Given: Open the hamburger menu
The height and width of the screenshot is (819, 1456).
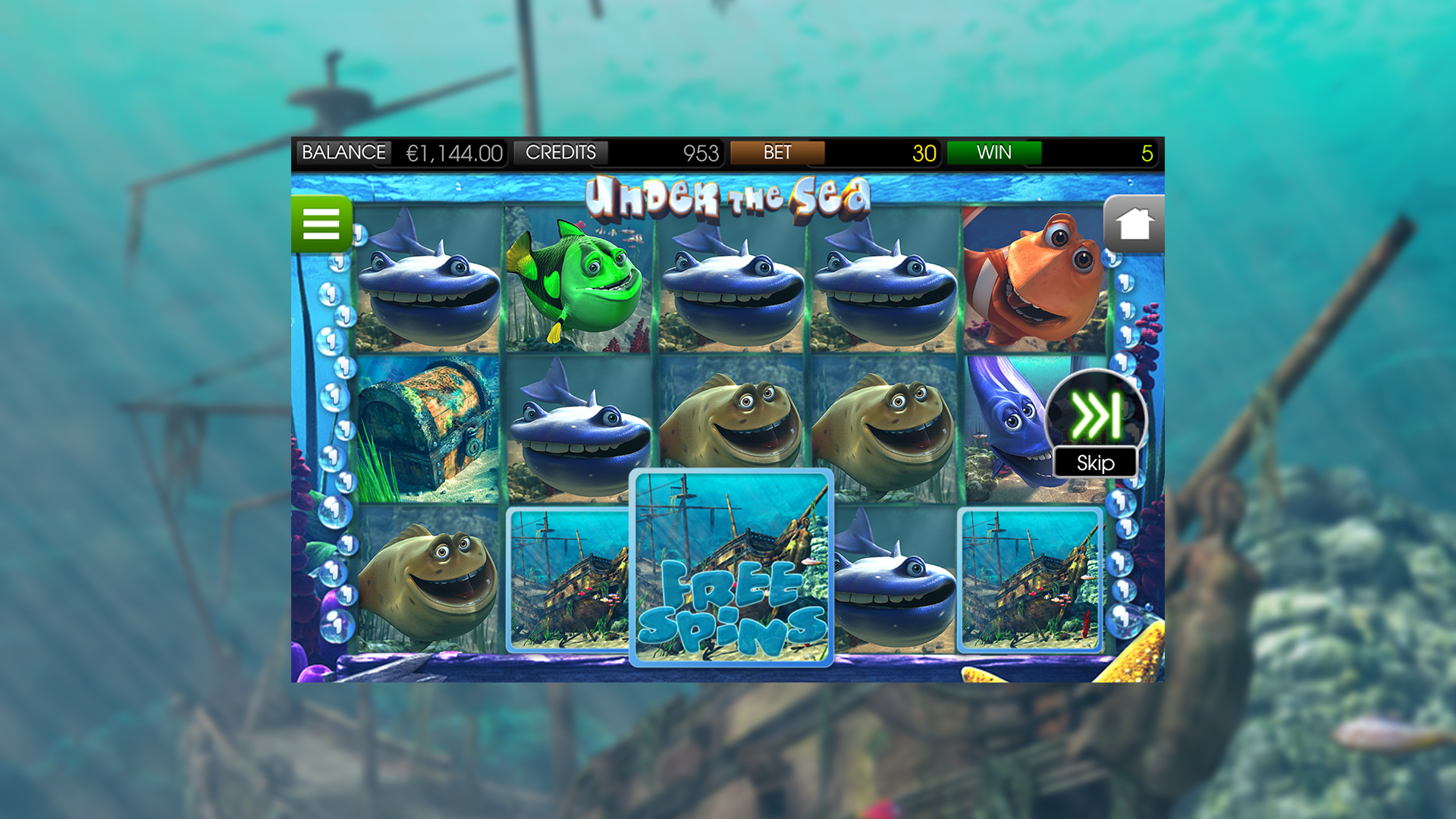Looking at the screenshot, I should coord(322,224).
